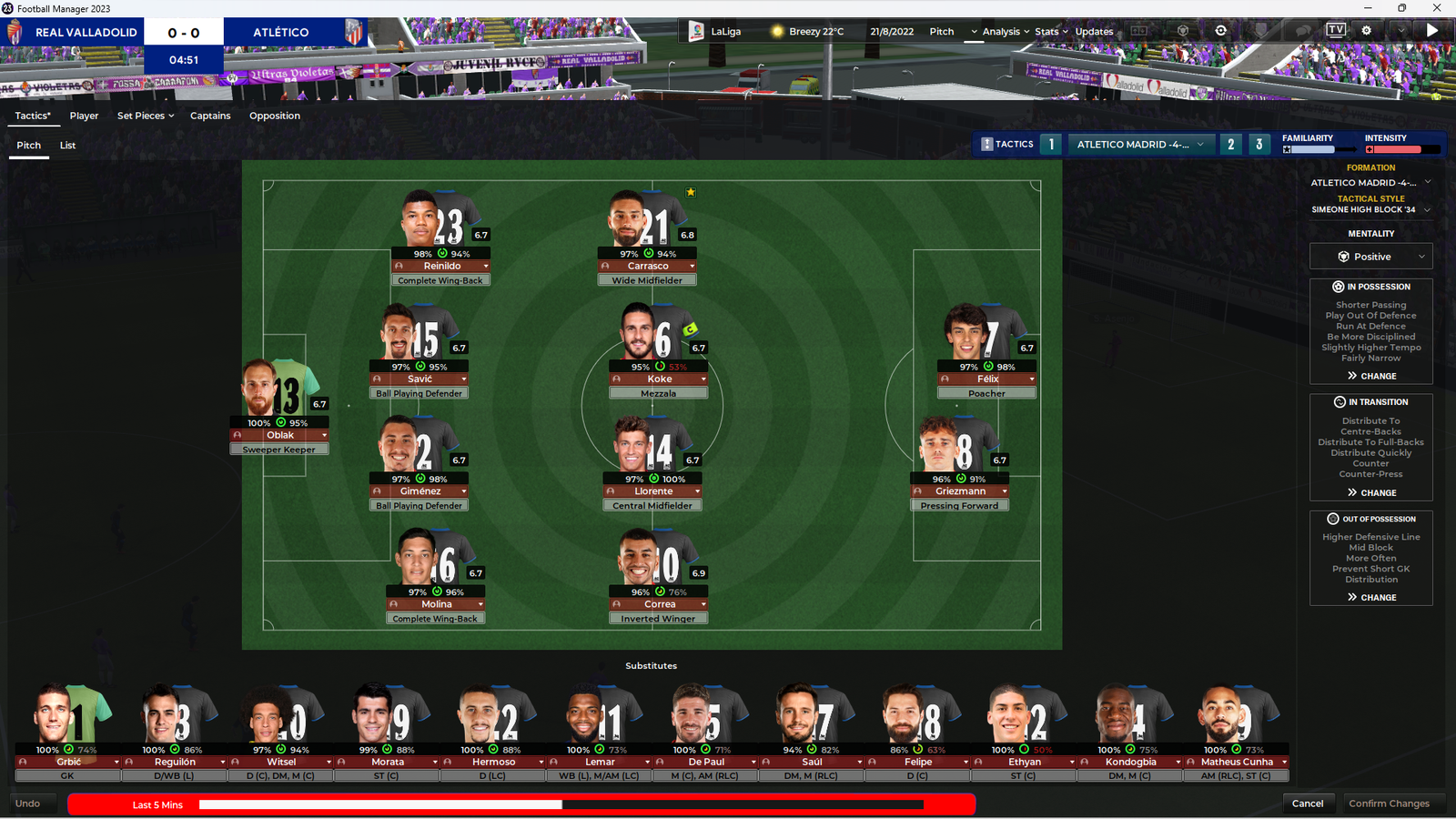Change the In Transition instructions
The width and height of the screenshot is (1456, 819).
click(1371, 492)
